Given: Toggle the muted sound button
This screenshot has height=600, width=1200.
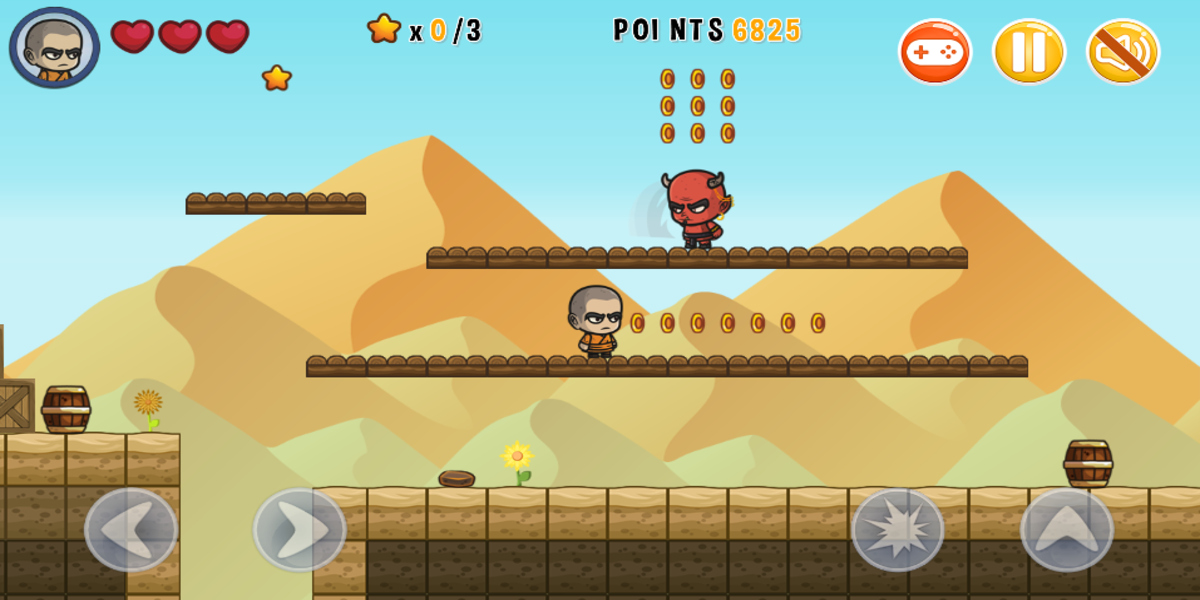Looking at the screenshot, I should point(1123,52).
